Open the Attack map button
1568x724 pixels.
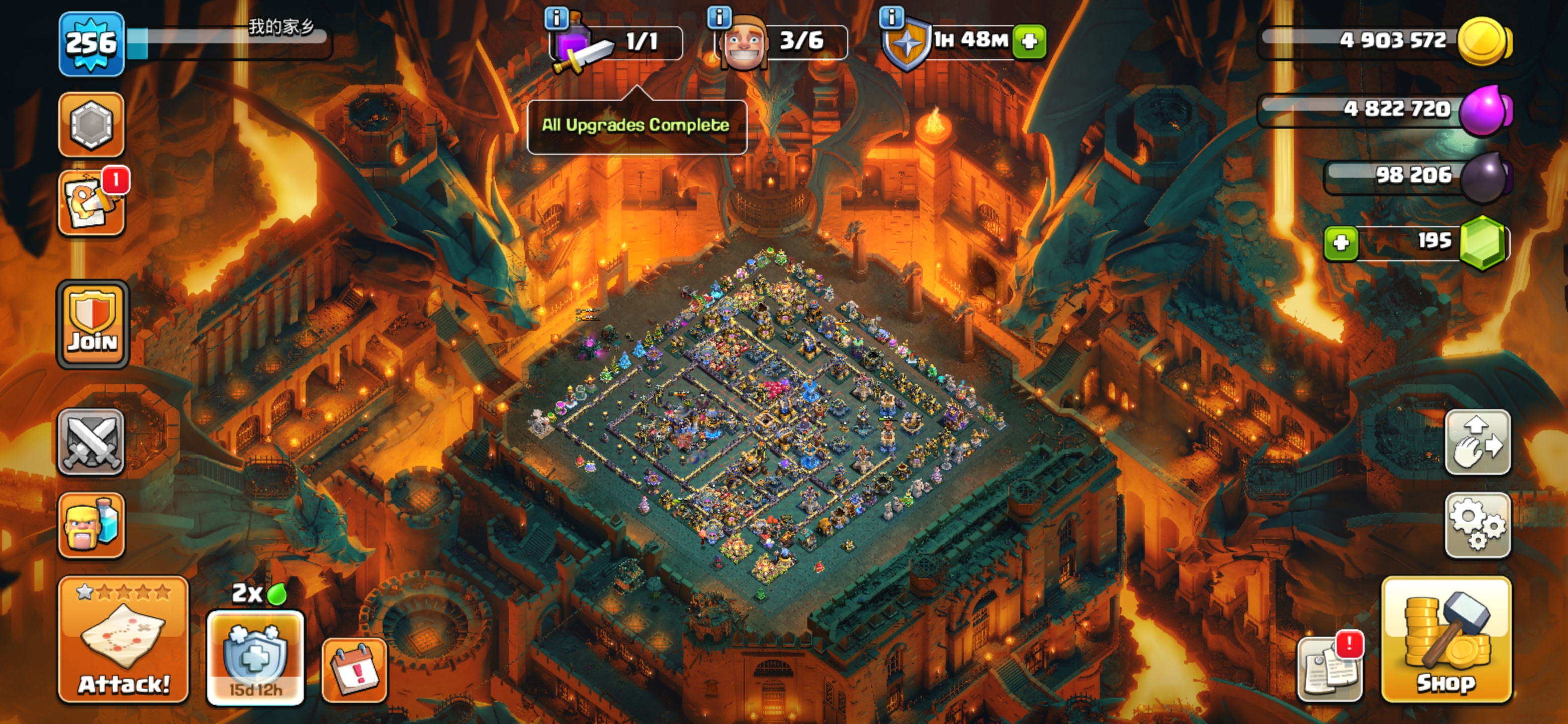coord(124,640)
